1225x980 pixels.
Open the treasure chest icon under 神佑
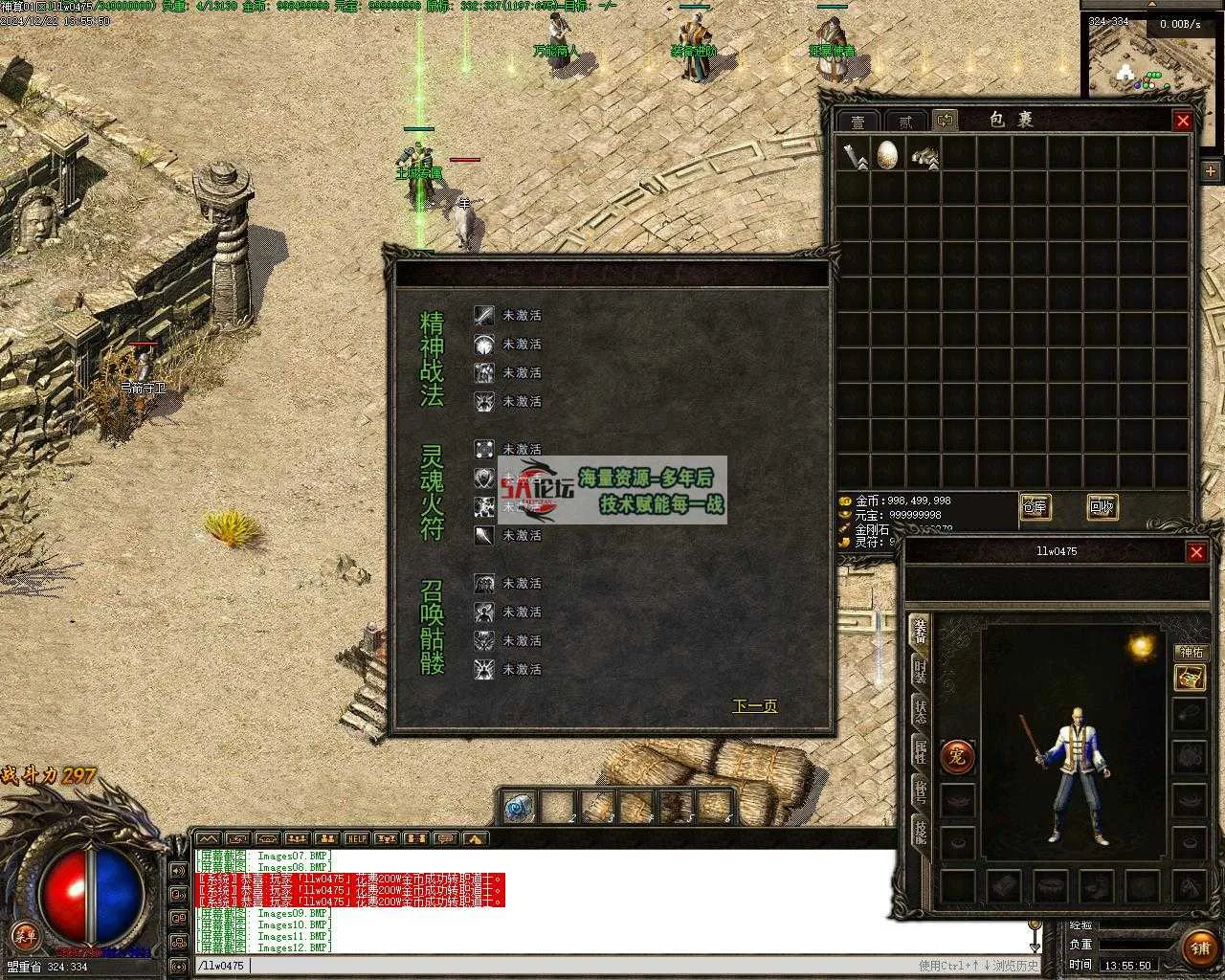coord(1190,679)
